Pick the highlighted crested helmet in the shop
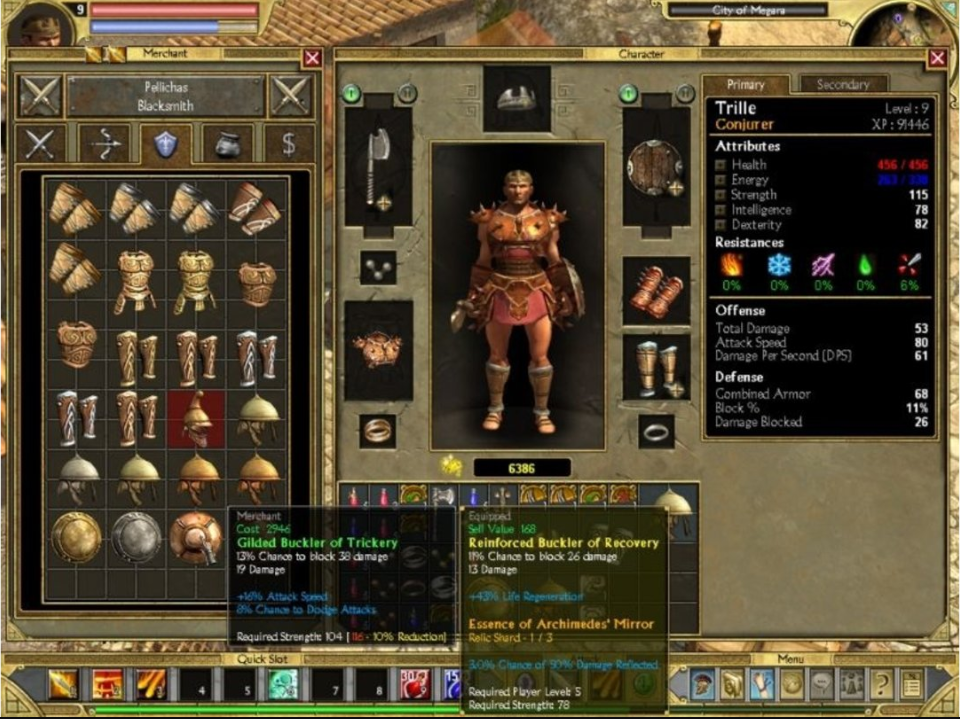 tap(196, 419)
